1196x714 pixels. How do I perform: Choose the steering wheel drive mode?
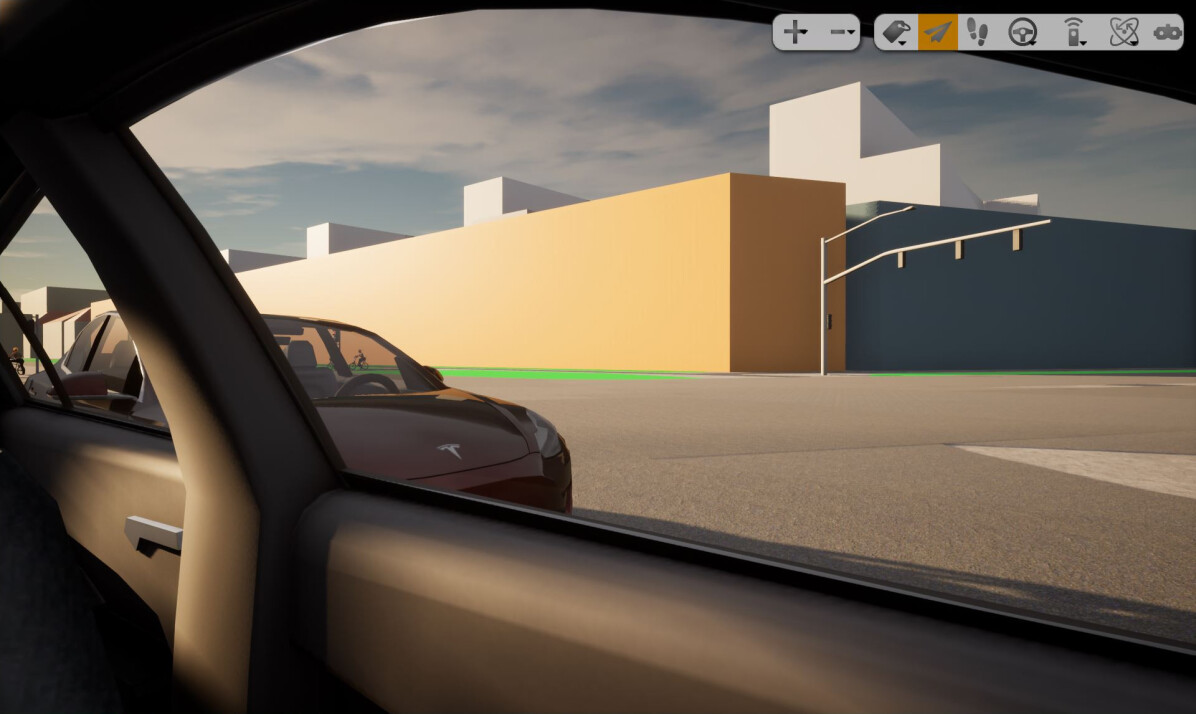[1022, 32]
